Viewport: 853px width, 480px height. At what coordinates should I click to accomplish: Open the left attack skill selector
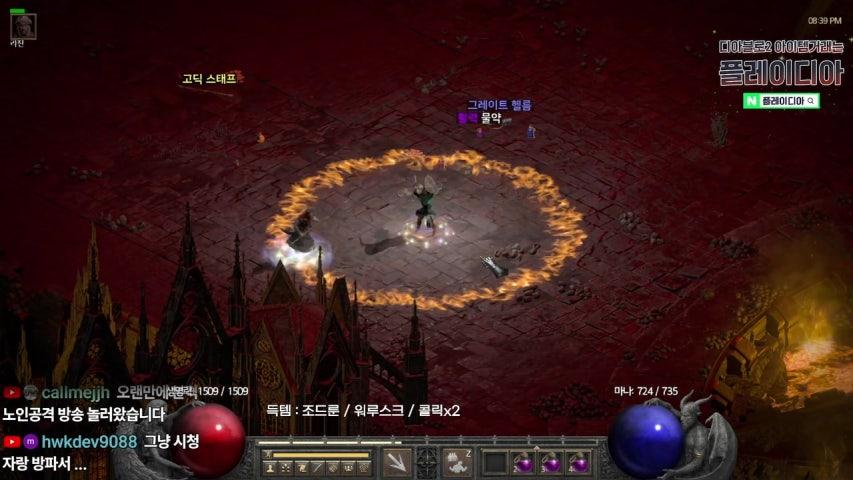397,462
